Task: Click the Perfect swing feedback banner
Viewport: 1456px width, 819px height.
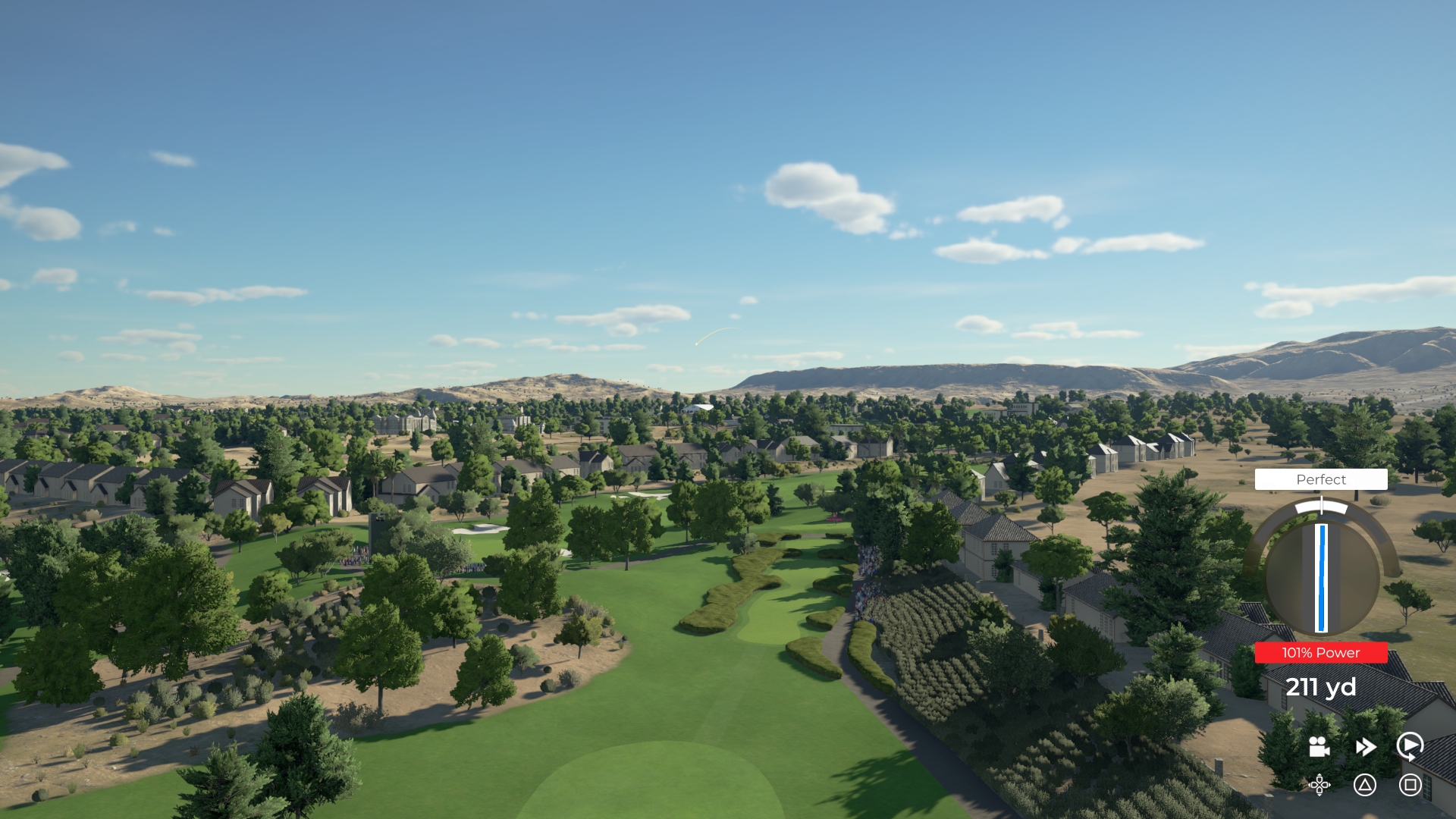Action: [1321, 479]
